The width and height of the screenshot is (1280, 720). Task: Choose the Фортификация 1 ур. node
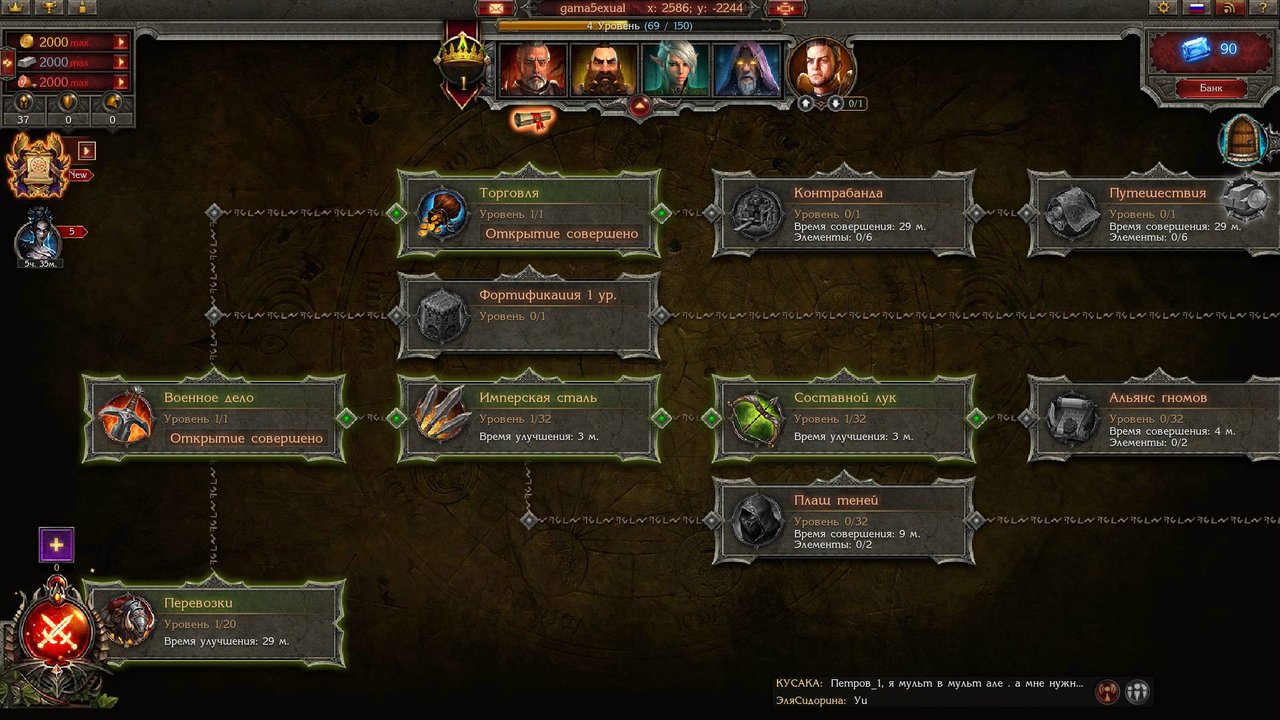529,316
